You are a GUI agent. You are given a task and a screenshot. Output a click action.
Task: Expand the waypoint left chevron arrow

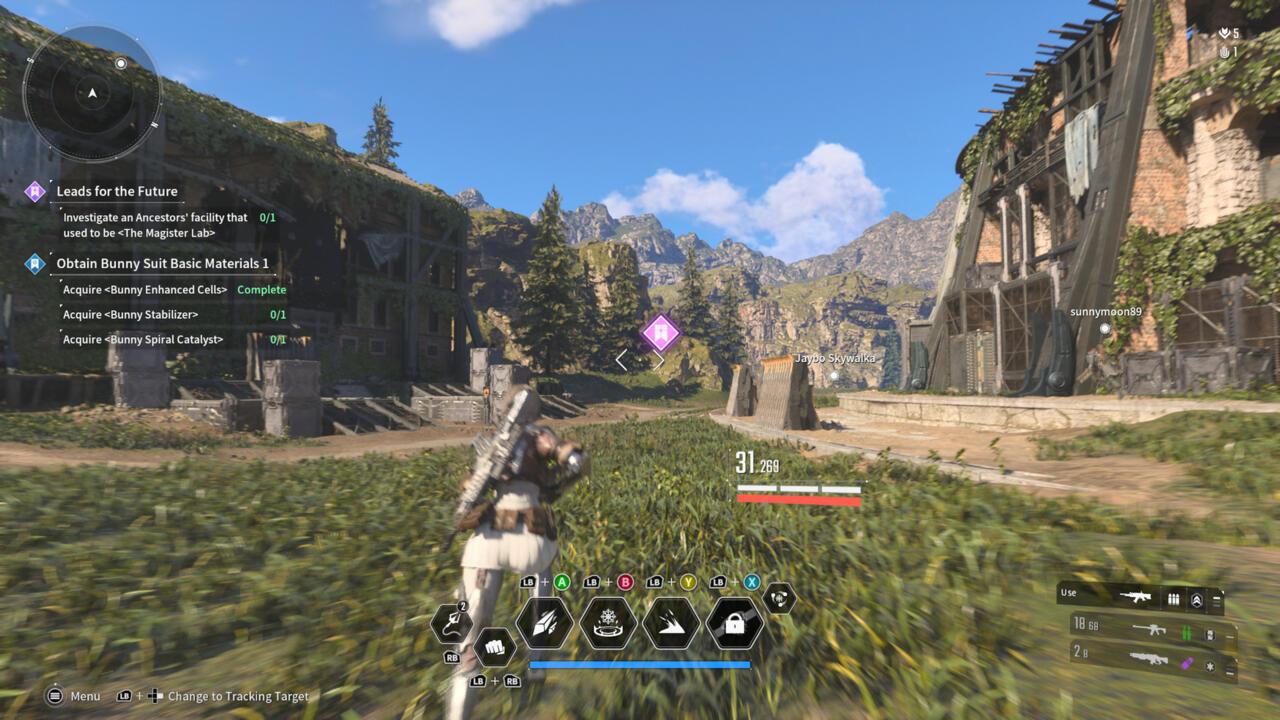click(x=624, y=358)
